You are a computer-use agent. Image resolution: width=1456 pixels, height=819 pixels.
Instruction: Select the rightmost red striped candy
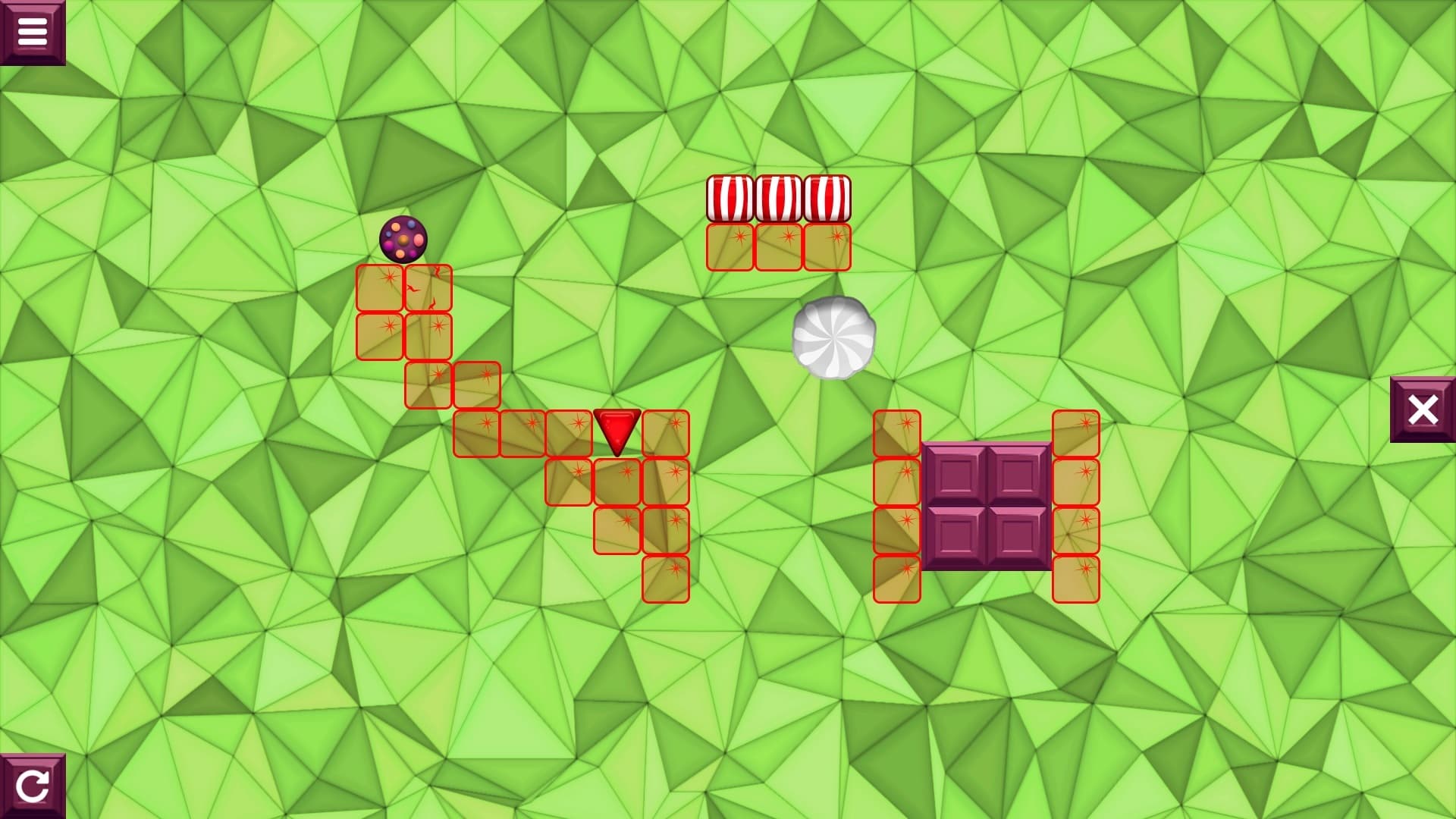point(828,197)
